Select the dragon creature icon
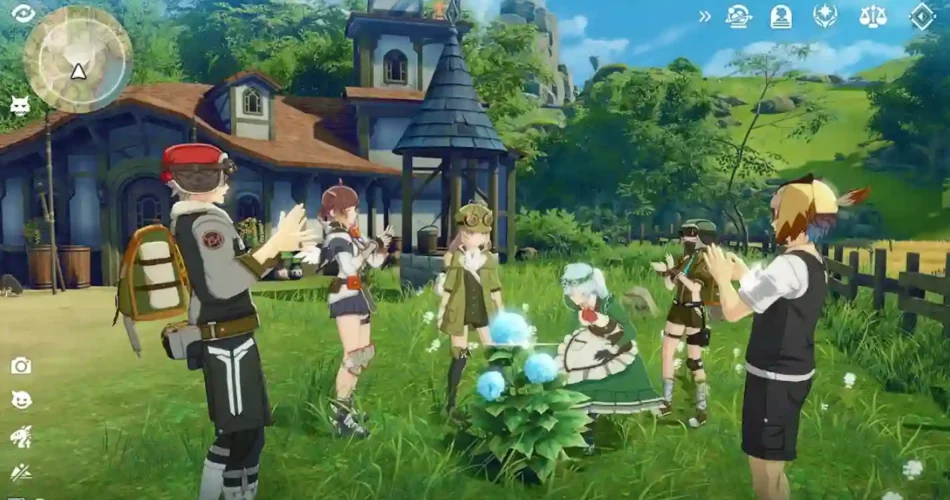Viewport: 950px width, 500px height. pyautogui.click(x=21, y=436)
